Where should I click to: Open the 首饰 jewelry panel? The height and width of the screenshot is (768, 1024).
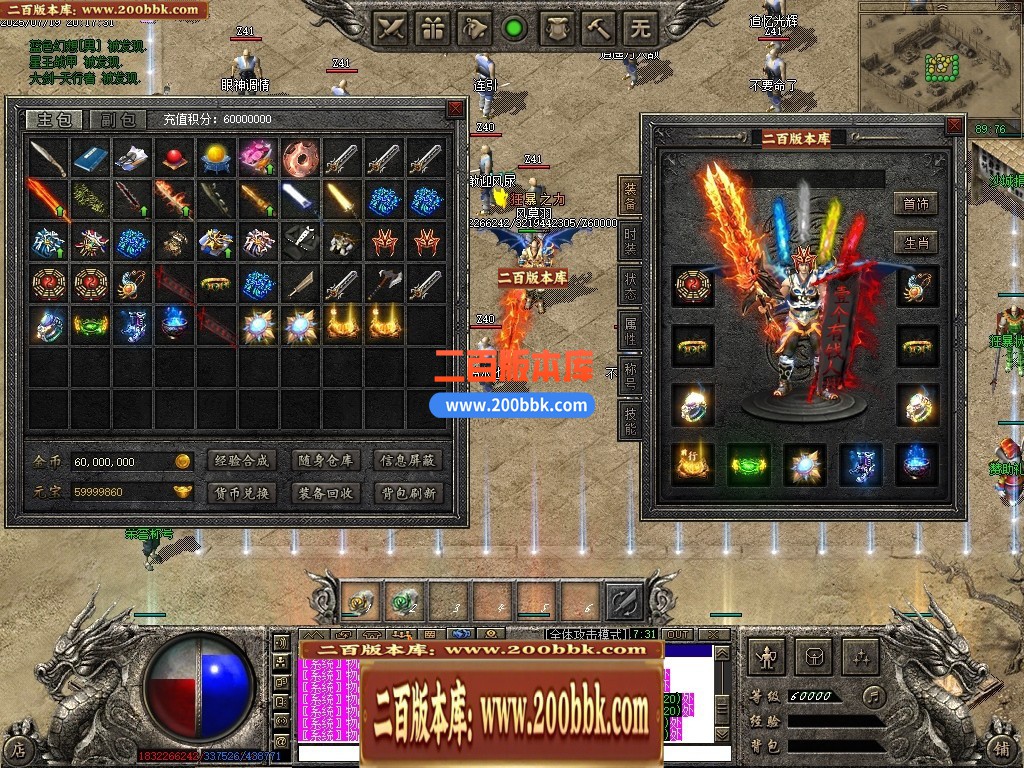(x=915, y=204)
